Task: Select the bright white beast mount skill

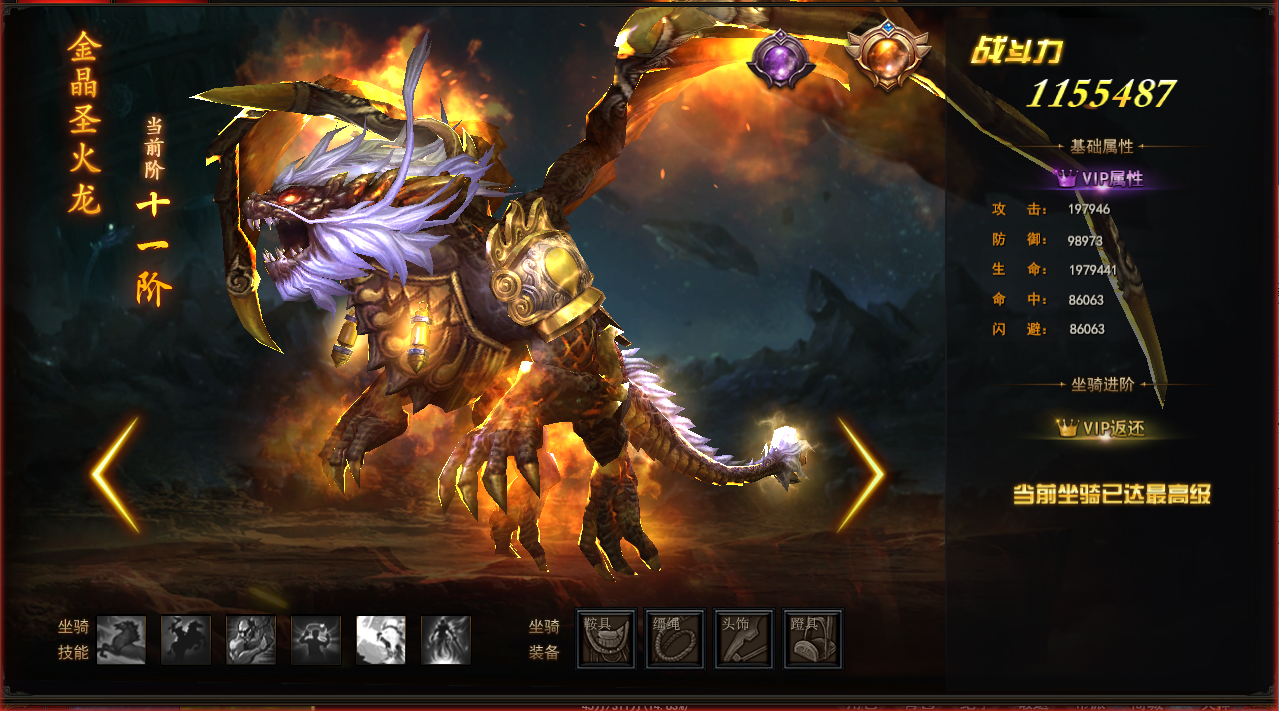Action: 381,640
